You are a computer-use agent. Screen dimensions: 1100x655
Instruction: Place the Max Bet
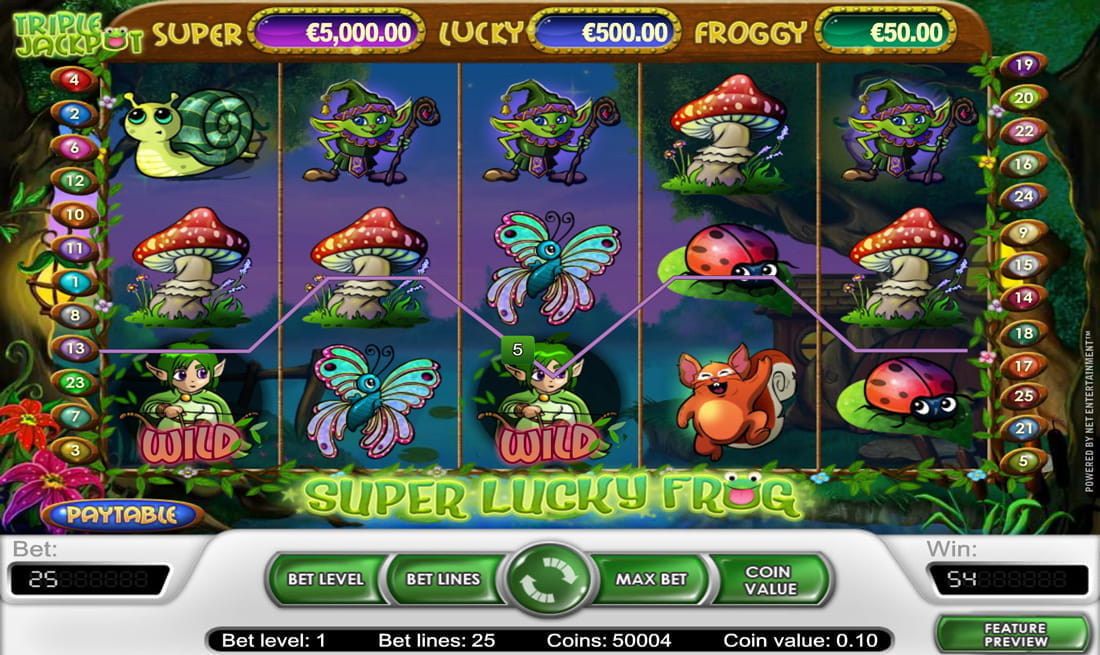651,579
